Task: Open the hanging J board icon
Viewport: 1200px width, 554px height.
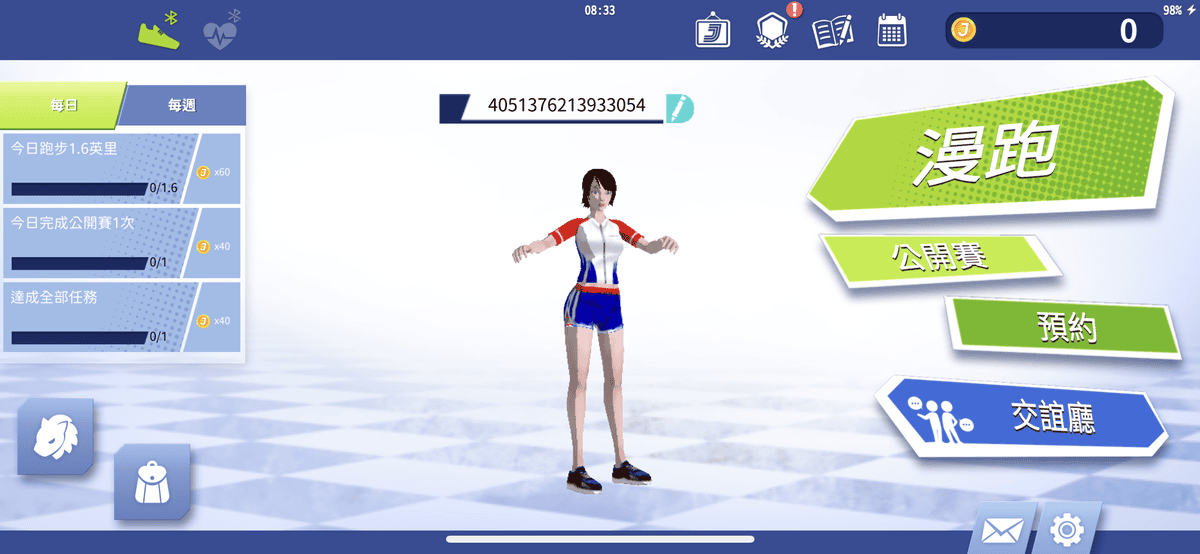Action: tap(713, 31)
